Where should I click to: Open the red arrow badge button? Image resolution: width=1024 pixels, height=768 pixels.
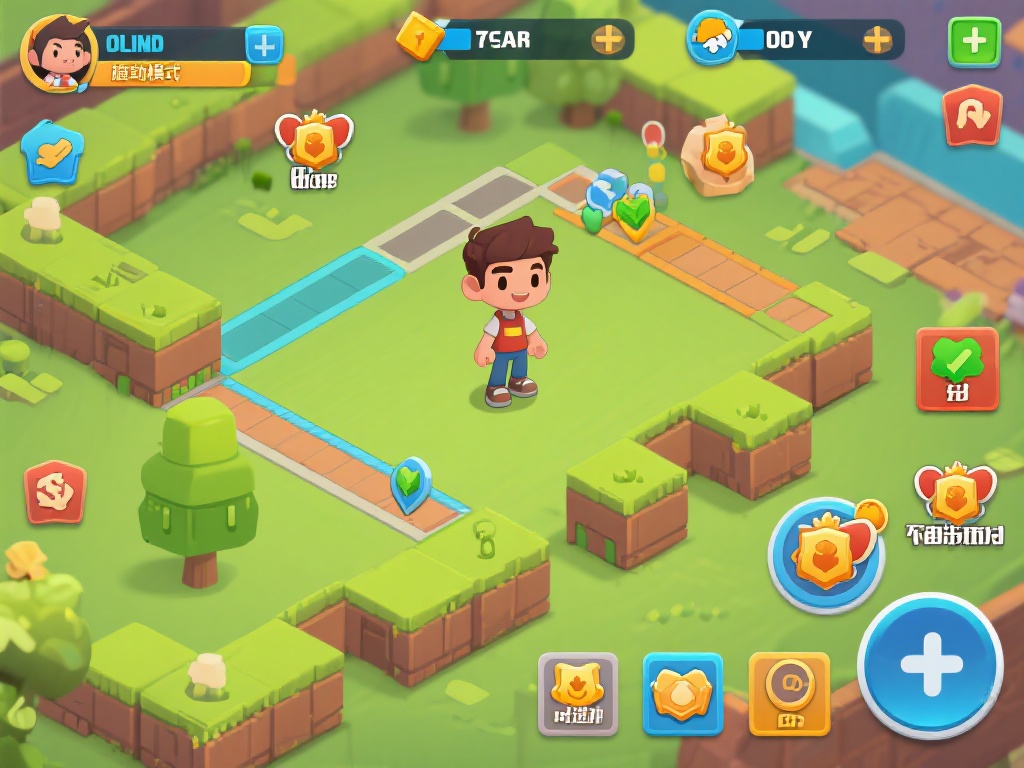click(971, 116)
